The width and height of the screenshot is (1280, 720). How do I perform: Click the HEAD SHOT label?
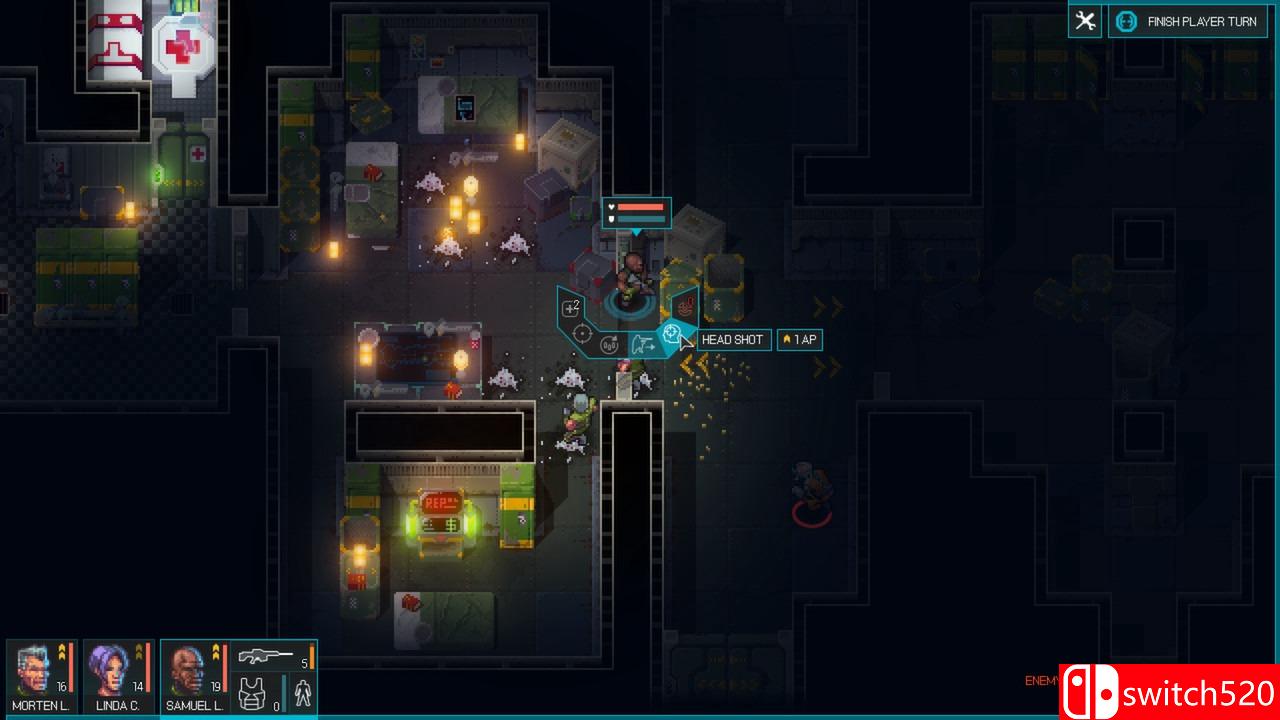pyautogui.click(x=733, y=340)
